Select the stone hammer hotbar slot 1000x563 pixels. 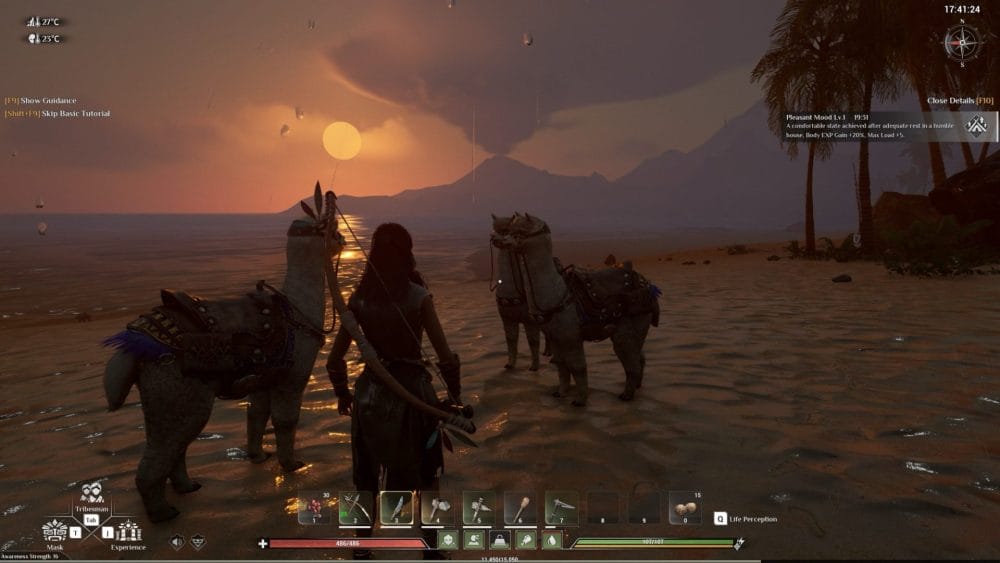(x=478, y=508)
